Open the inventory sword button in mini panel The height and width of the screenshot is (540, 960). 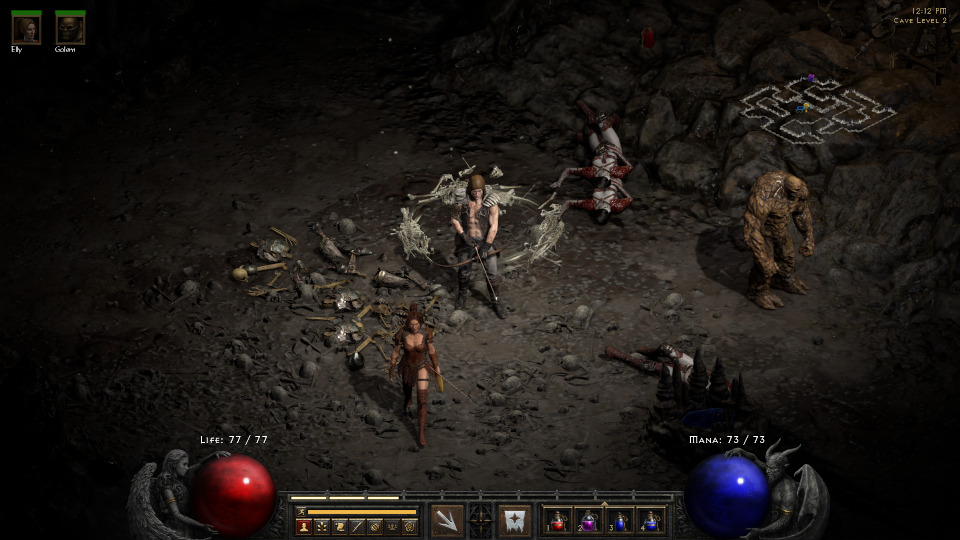[357, 526]
